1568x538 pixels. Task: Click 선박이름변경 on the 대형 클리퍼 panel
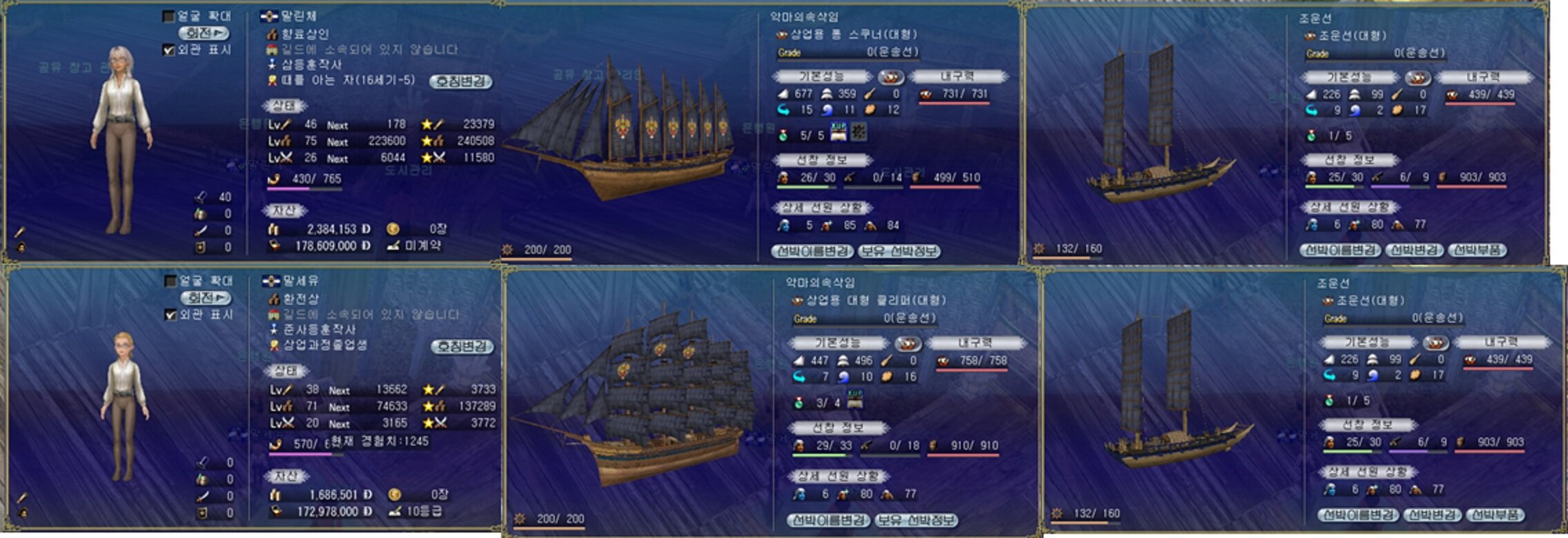(829, 519)
